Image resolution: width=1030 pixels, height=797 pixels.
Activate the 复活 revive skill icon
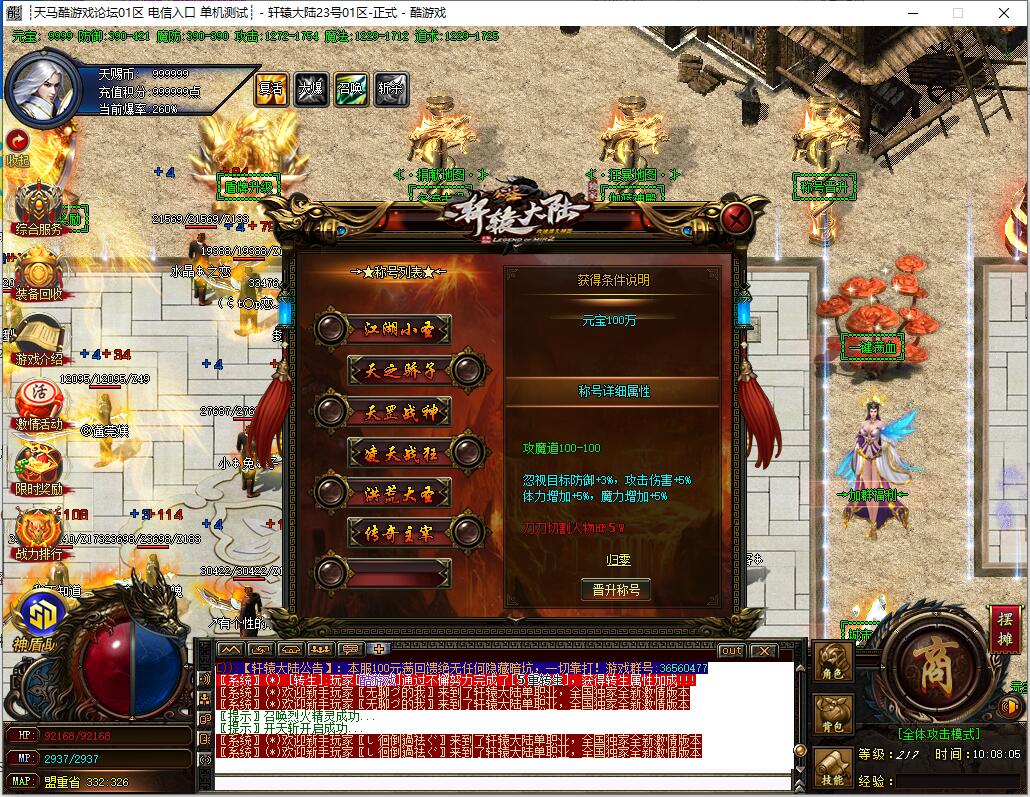[271, 88]
